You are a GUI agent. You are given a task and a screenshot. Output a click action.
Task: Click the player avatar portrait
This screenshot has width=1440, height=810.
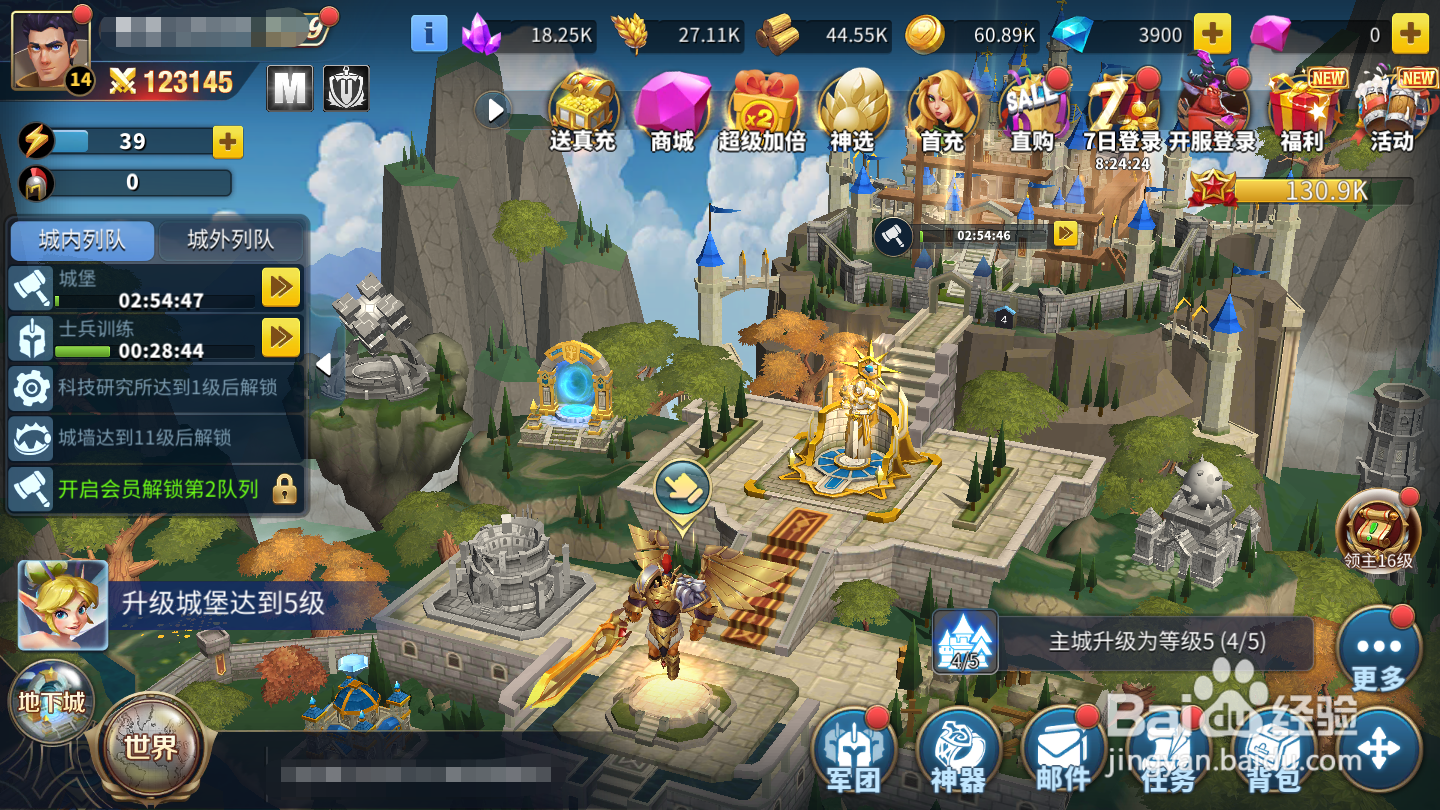point(50,50)
